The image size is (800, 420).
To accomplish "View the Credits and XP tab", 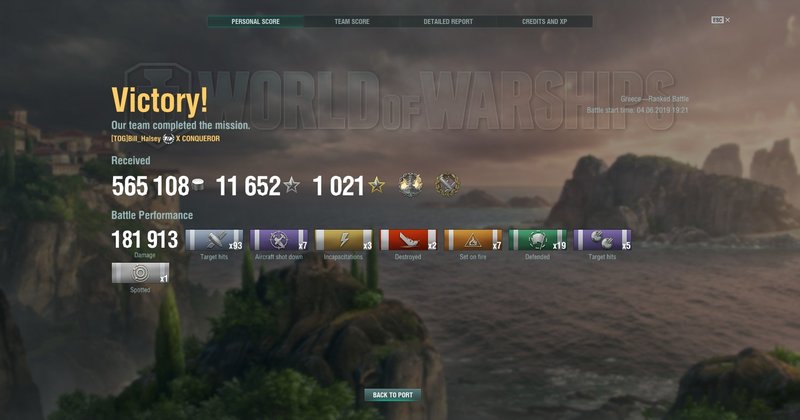I will tap(544, 21).
